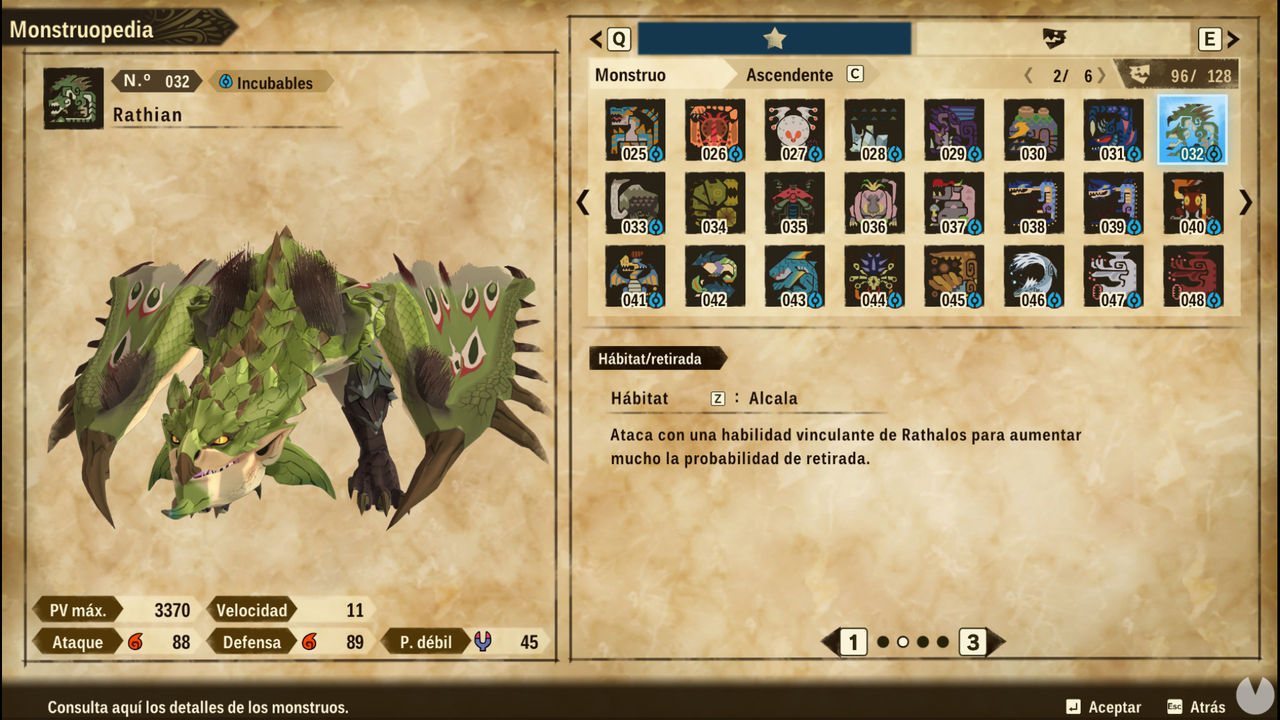Select monster entry 032 Rathian icon

pyautogui.click(x=1192, y=129)
